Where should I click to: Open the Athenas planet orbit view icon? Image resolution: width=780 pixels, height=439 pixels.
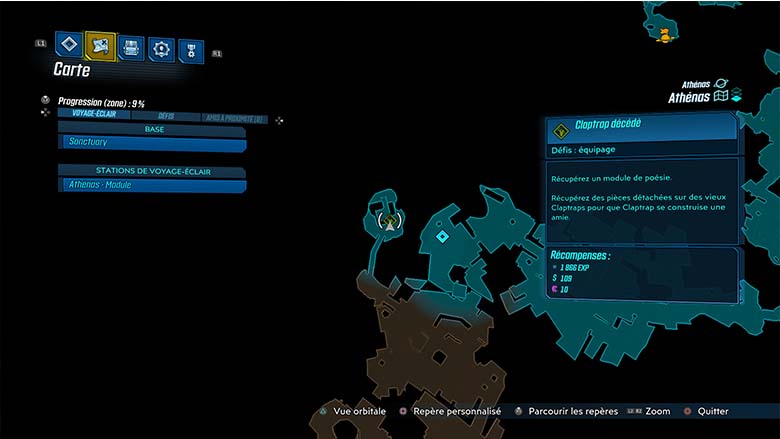point(721,83)
